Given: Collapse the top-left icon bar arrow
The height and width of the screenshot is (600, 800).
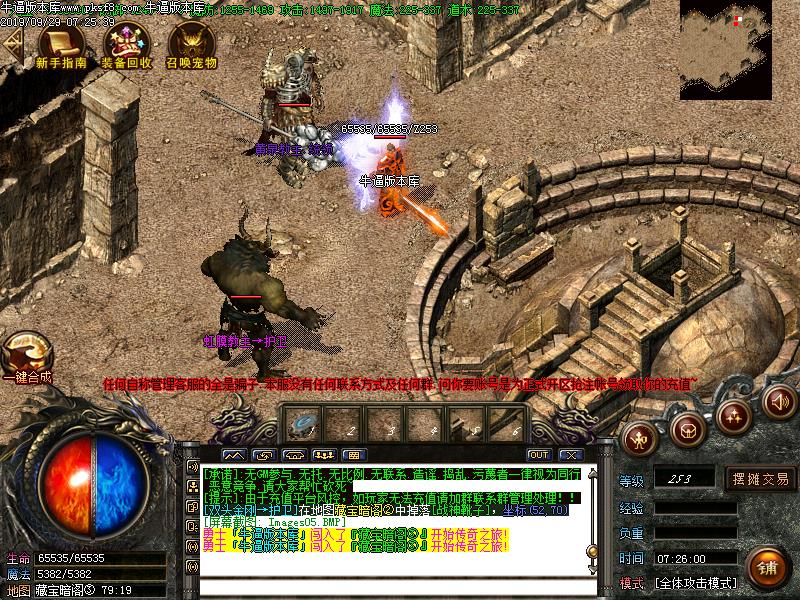Looking at the screenshot, I should tap(12, 45).
